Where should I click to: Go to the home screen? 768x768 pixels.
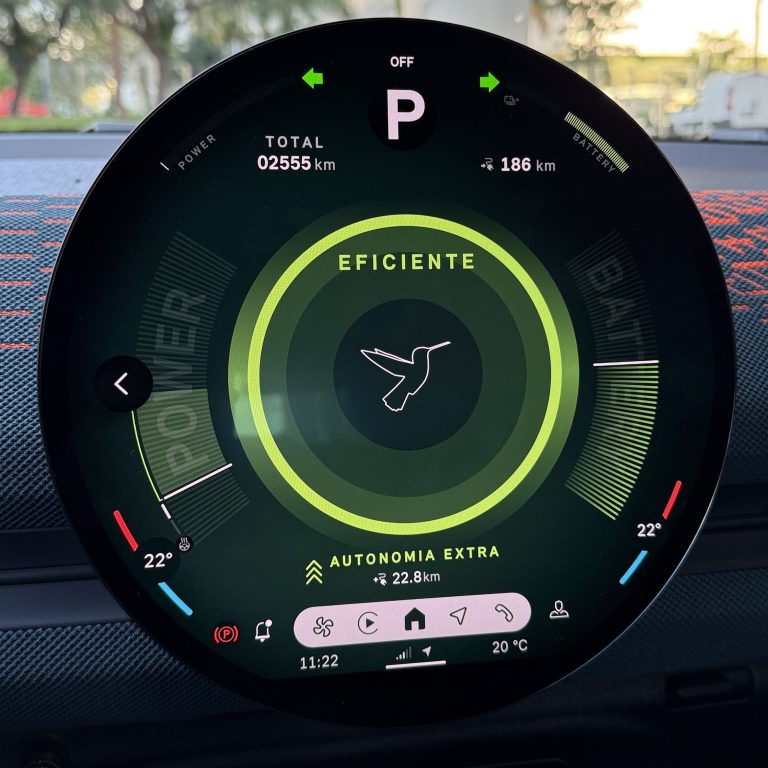[x=413, y=620]
